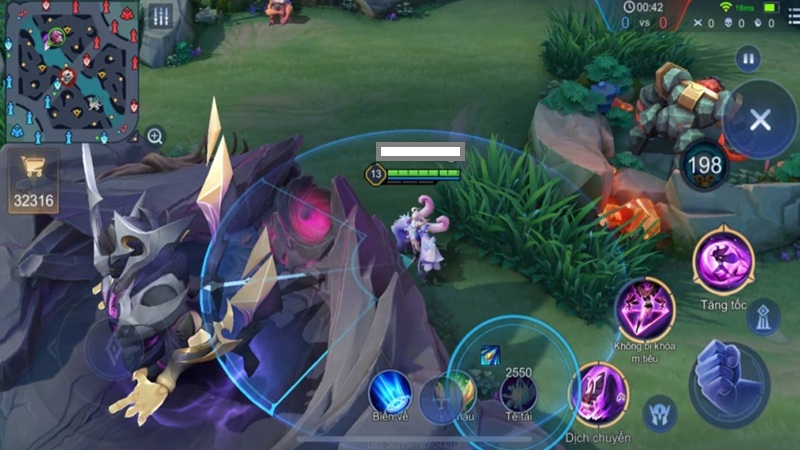Use the Tế tài spell
The width and height of the screenshot is (800, 450).
[518, 393]
